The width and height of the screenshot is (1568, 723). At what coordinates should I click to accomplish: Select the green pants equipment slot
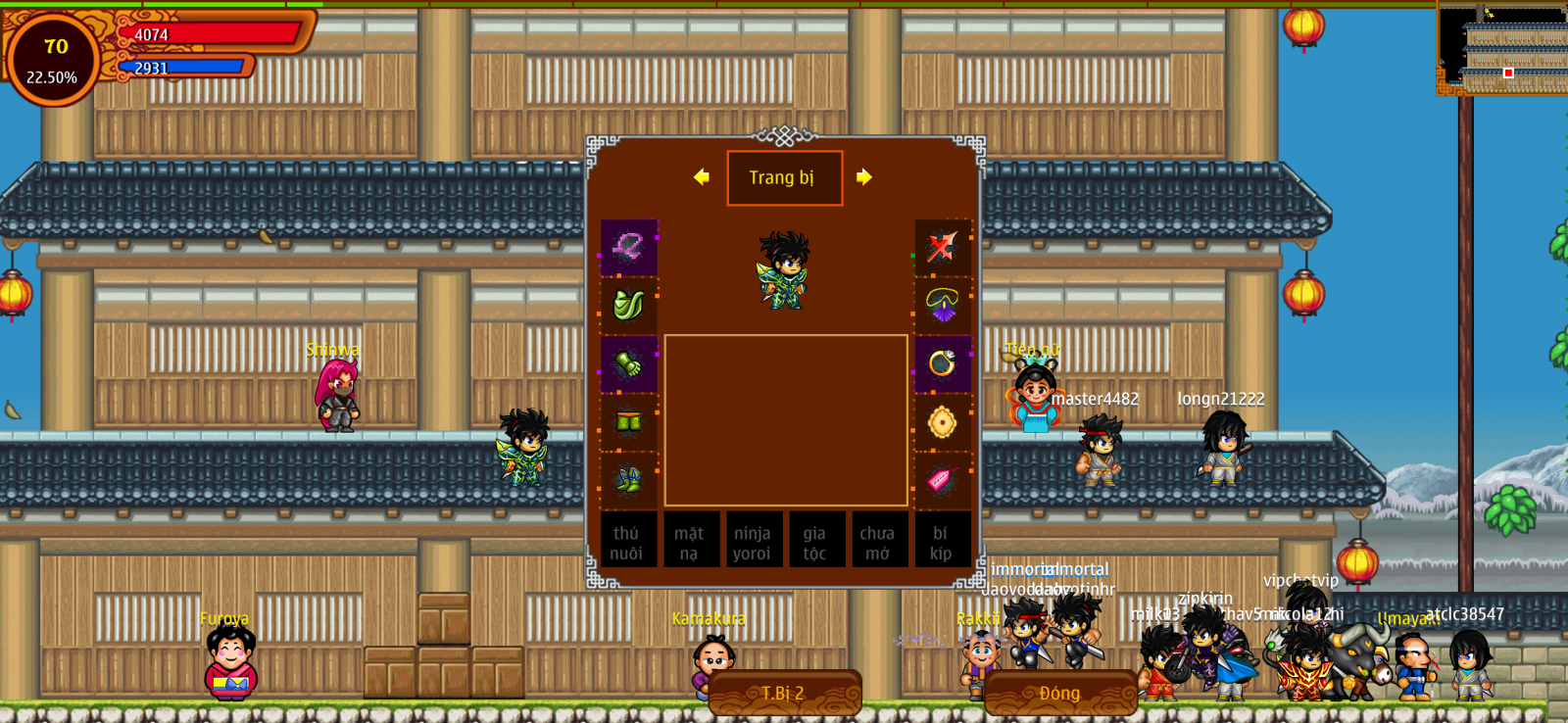(628, 422)
